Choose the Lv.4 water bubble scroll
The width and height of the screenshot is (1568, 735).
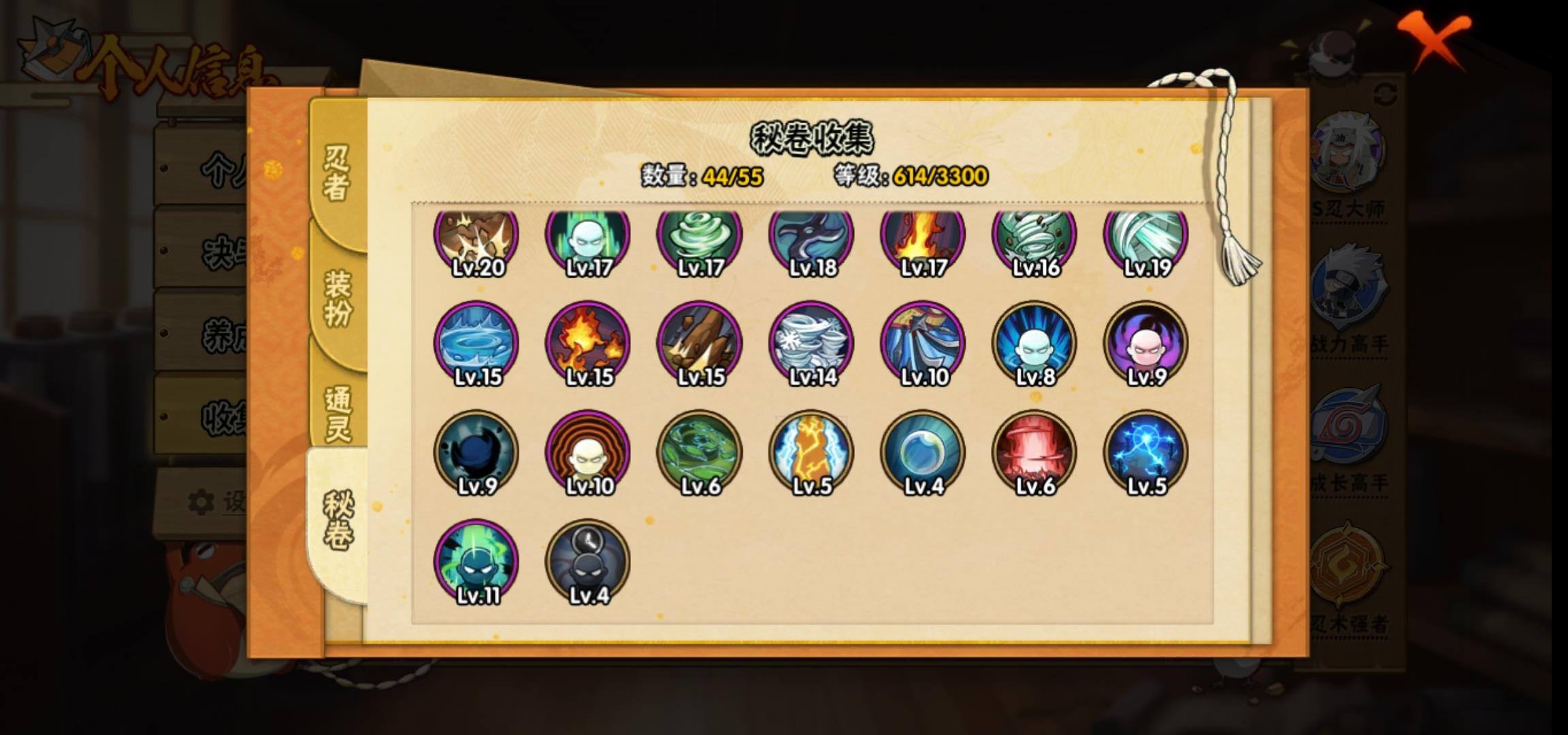click(923, 453)
